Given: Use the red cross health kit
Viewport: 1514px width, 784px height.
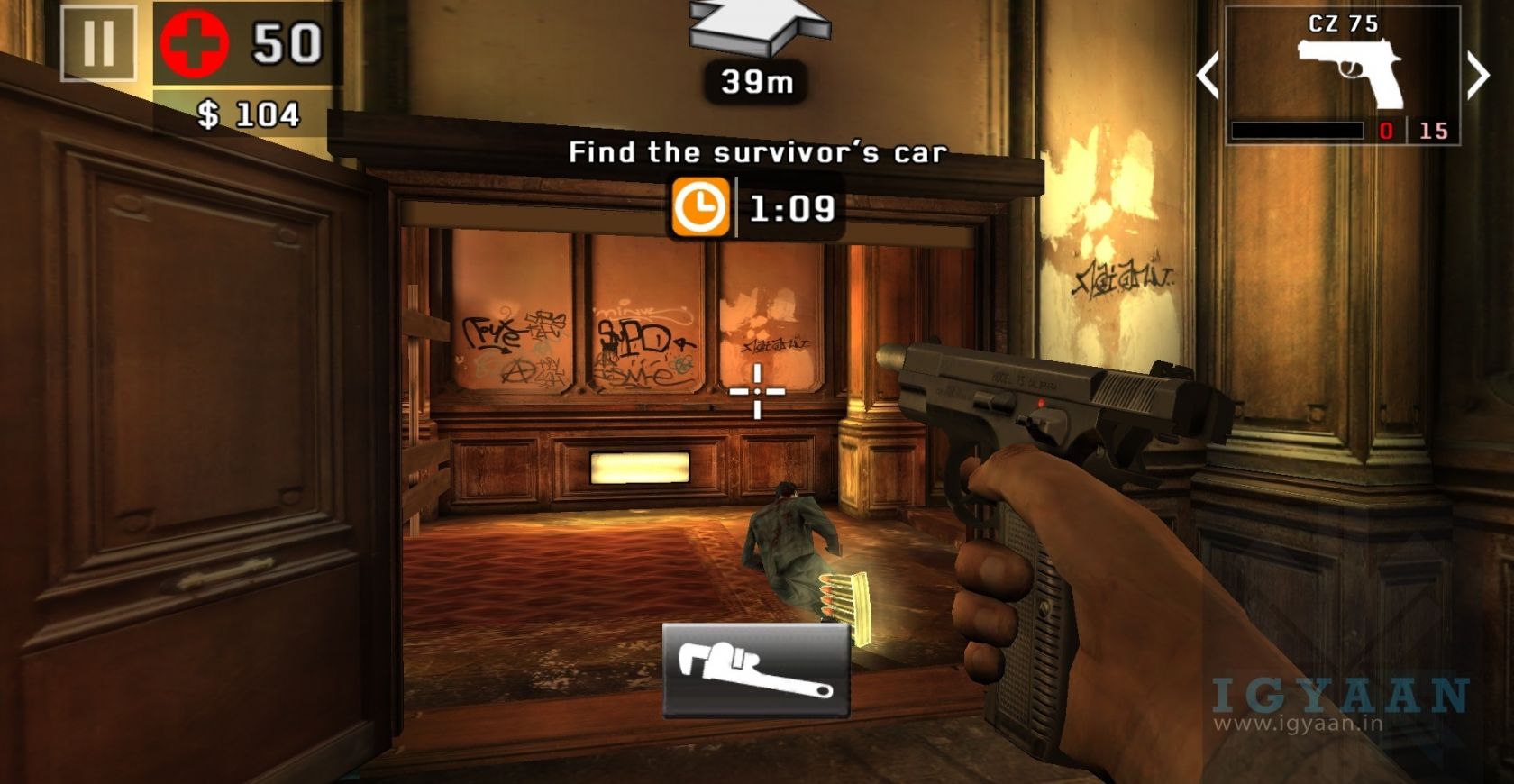Looking at the screenshot, I should coord(193,43).
